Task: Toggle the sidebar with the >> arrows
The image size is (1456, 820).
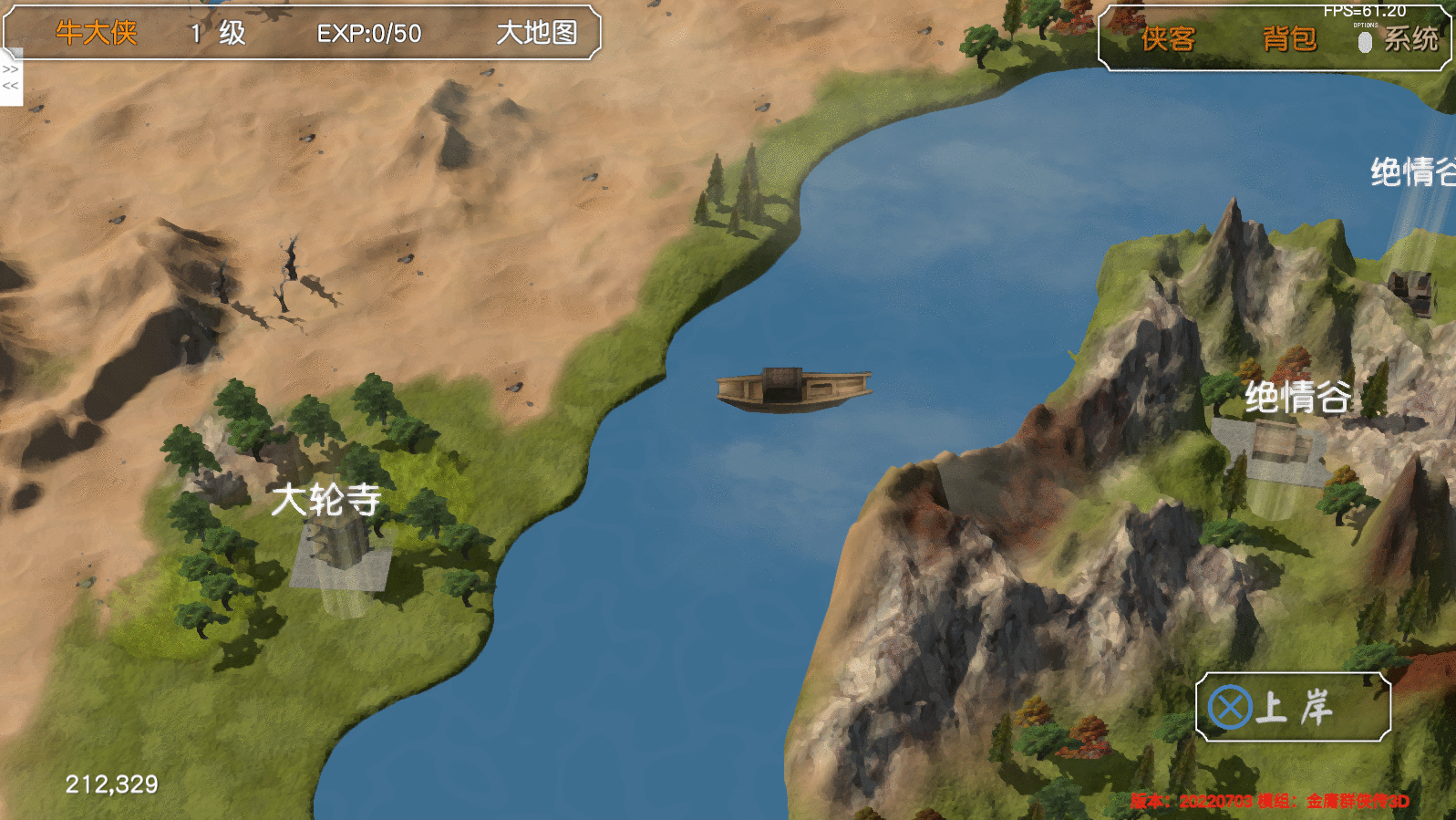Action: [11, 68]
